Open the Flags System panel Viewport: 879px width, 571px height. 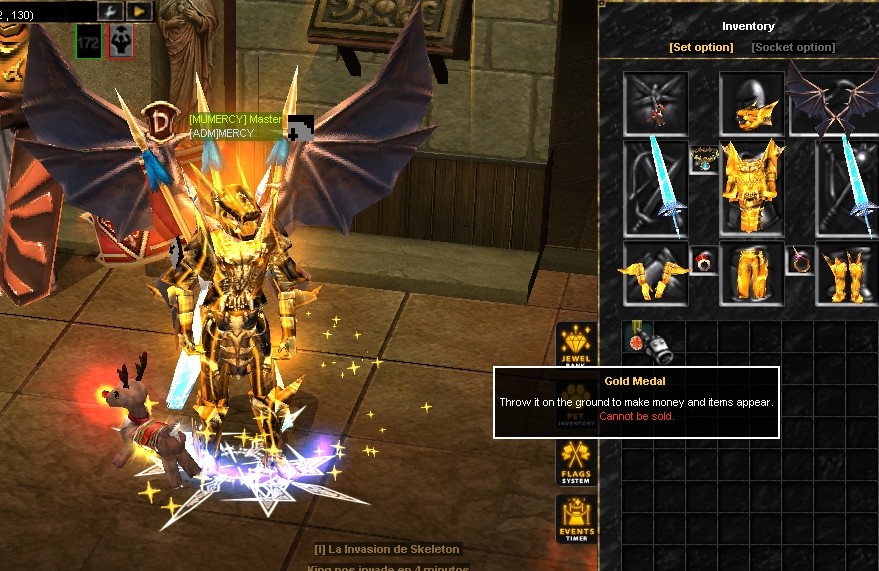point(576,464)
